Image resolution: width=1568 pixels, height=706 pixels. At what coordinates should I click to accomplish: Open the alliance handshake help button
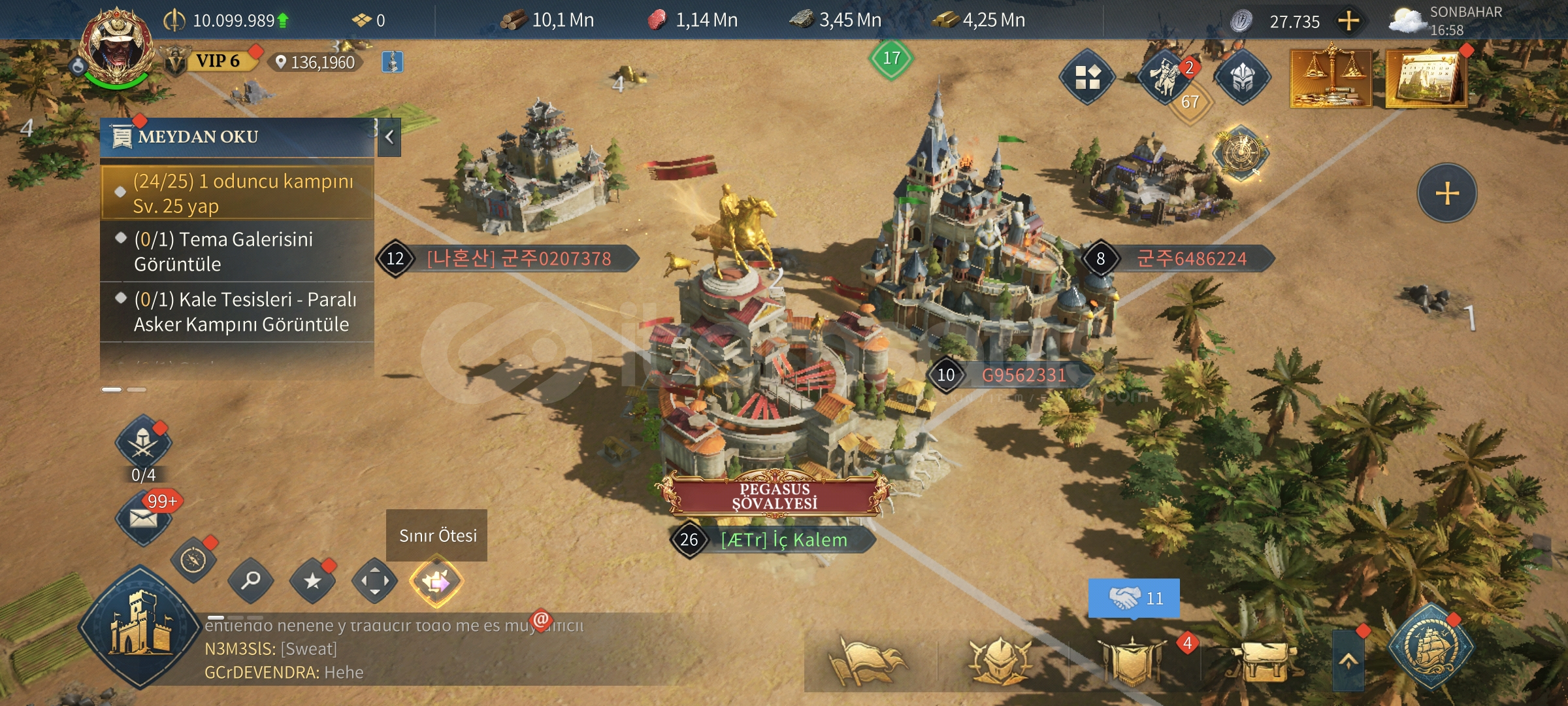(1134, 598)
